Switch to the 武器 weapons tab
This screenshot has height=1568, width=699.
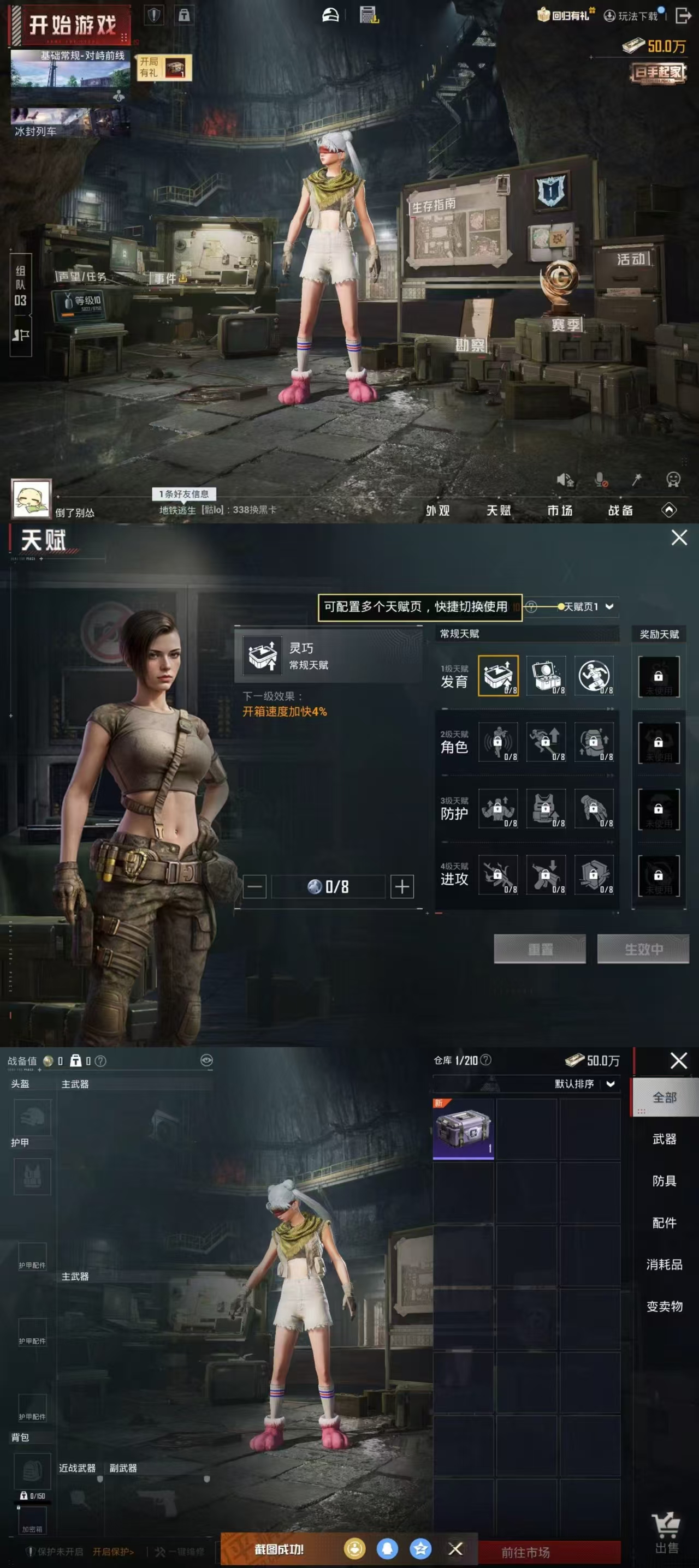[x=664, y=1139]
